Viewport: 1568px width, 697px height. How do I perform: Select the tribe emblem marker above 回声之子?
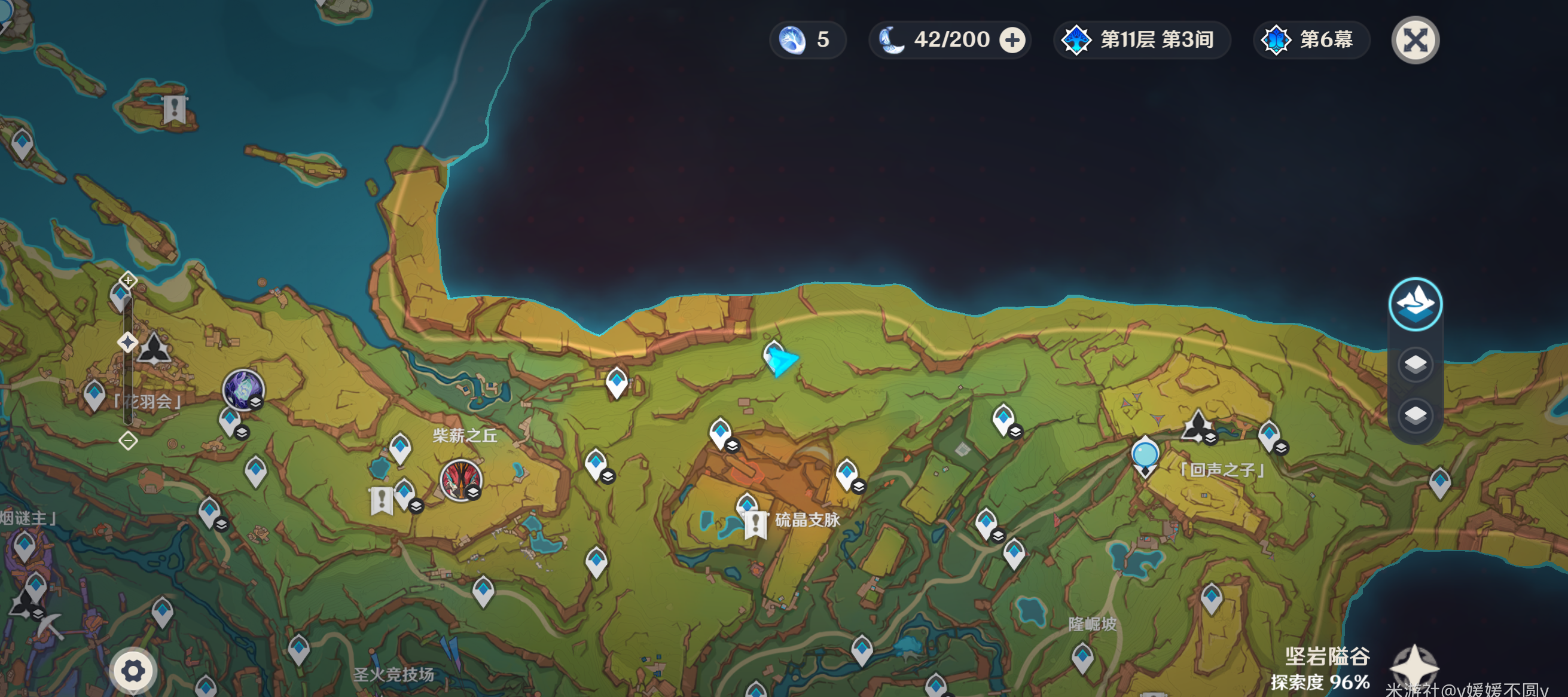(1197, 426)
